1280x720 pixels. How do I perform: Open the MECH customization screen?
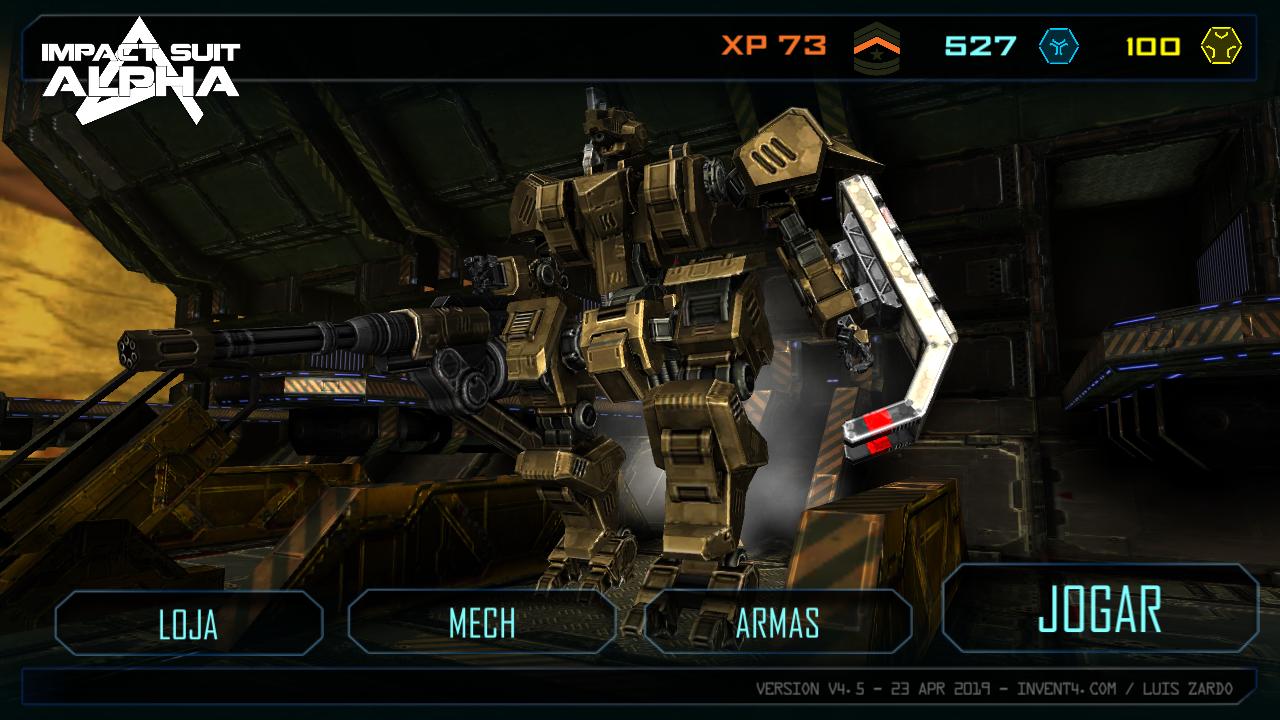pos(482,623)
